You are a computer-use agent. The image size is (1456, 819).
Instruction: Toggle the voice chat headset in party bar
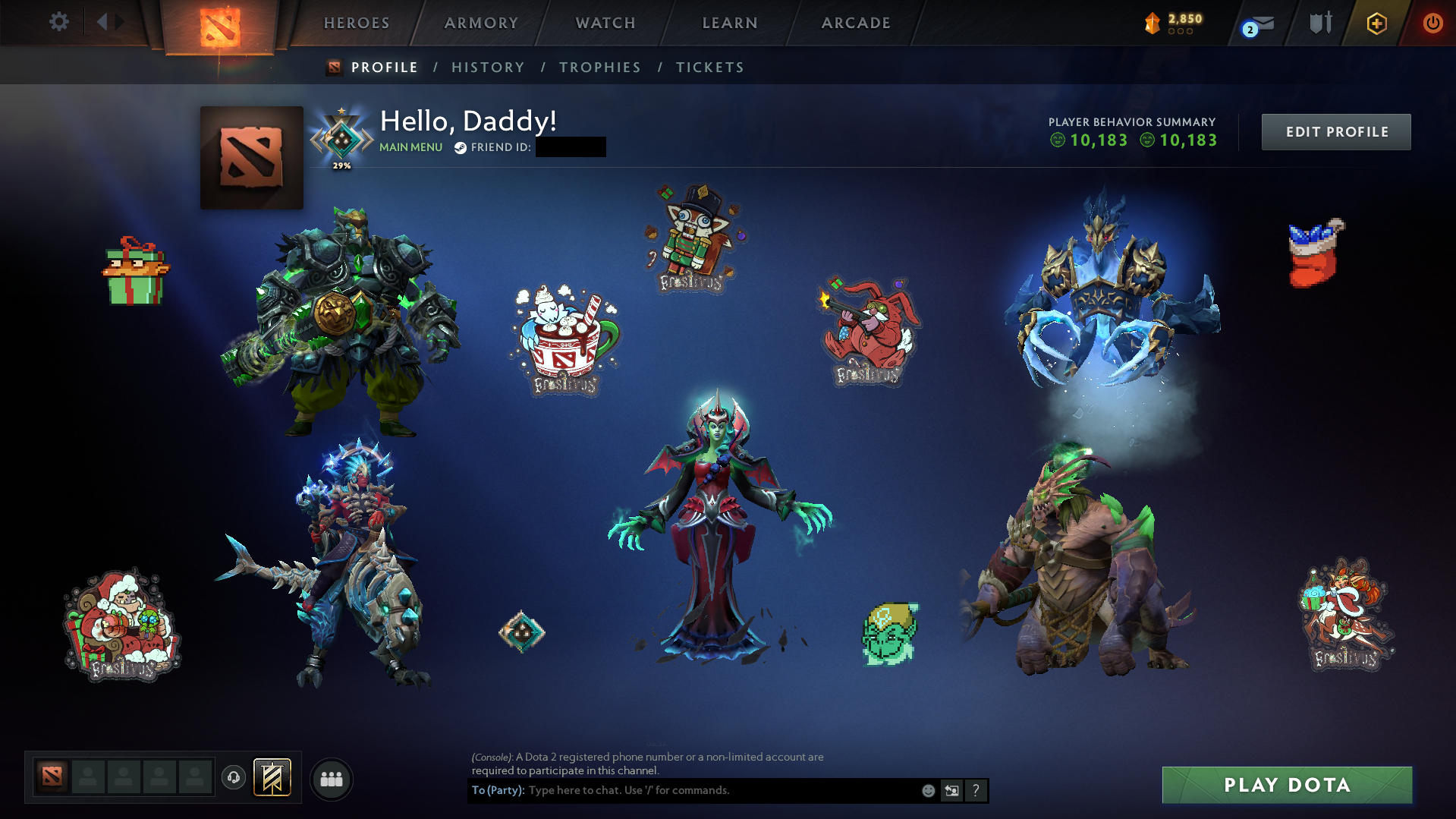click(233, 777)
